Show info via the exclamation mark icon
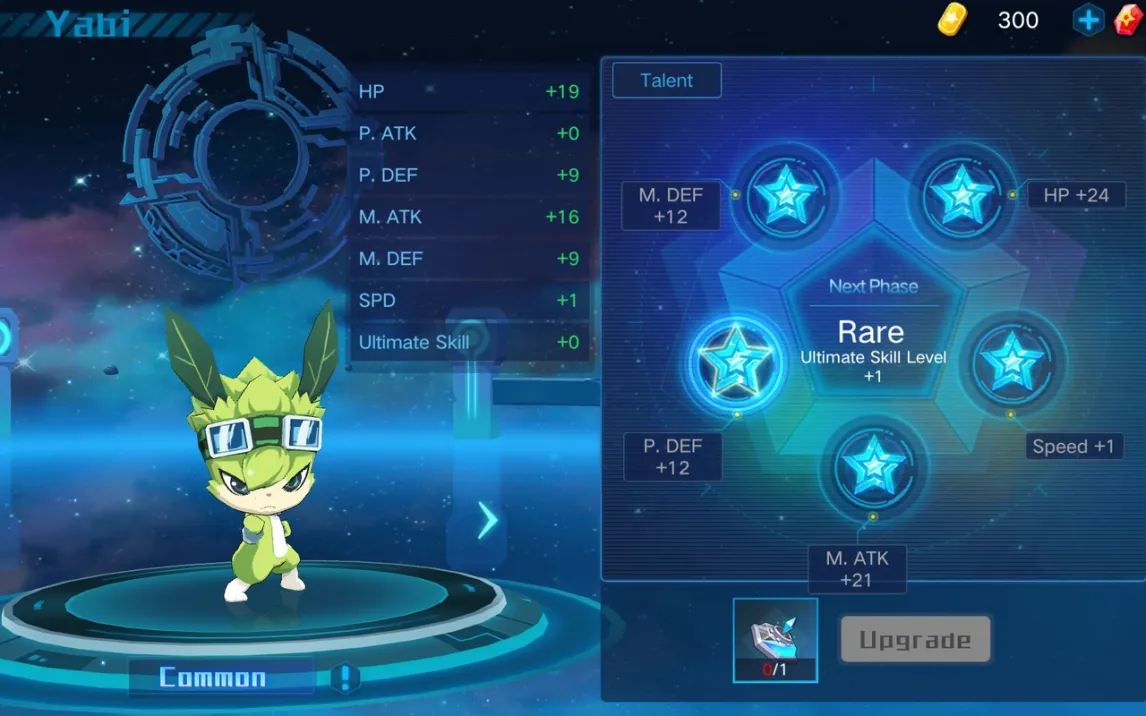The width and height of the screenshot is (1146, 716). 345,678
